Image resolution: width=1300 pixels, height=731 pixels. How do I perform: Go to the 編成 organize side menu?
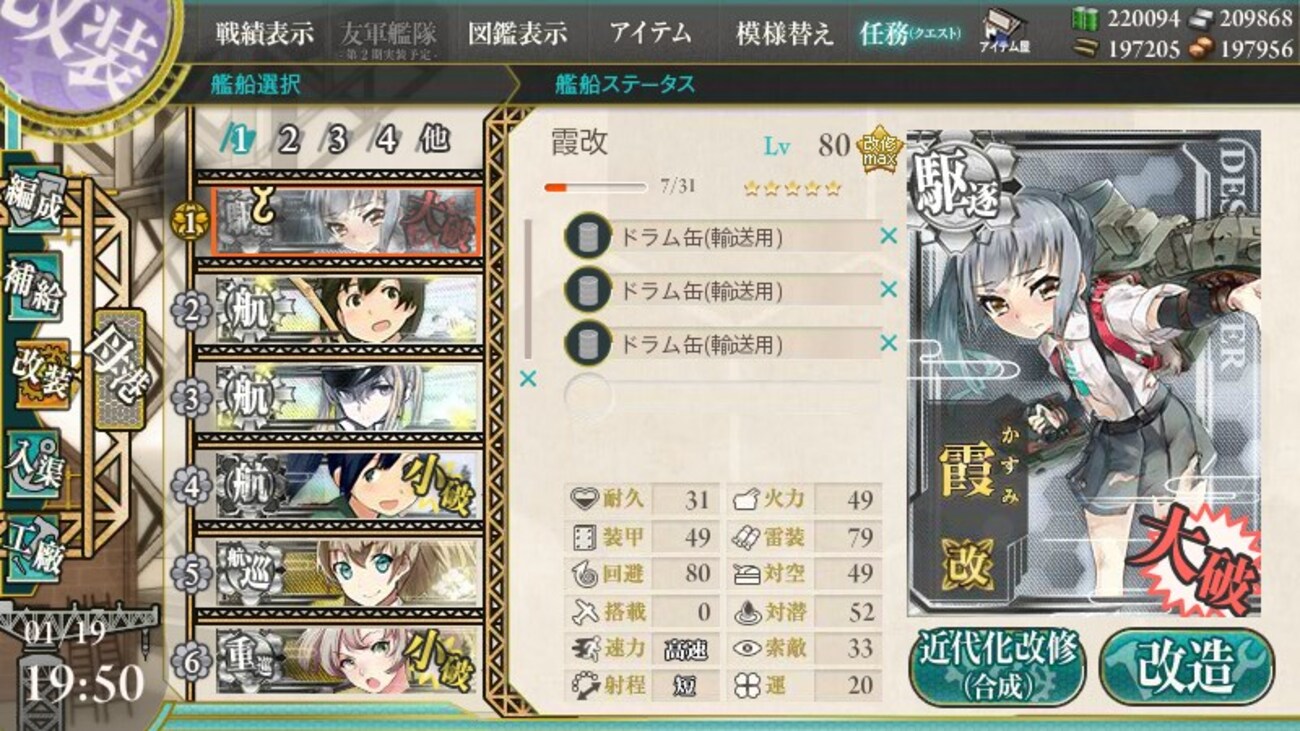pos(34,202)
